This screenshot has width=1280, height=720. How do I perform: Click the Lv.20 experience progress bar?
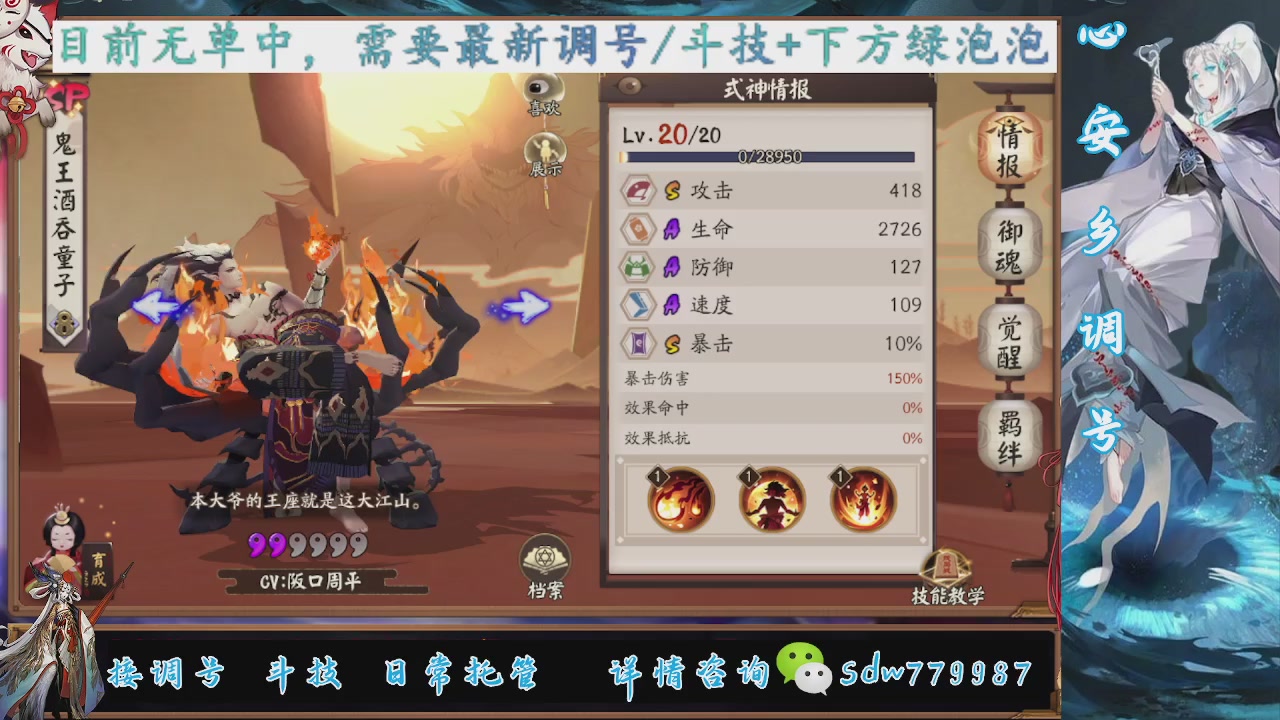click(768, 155)
